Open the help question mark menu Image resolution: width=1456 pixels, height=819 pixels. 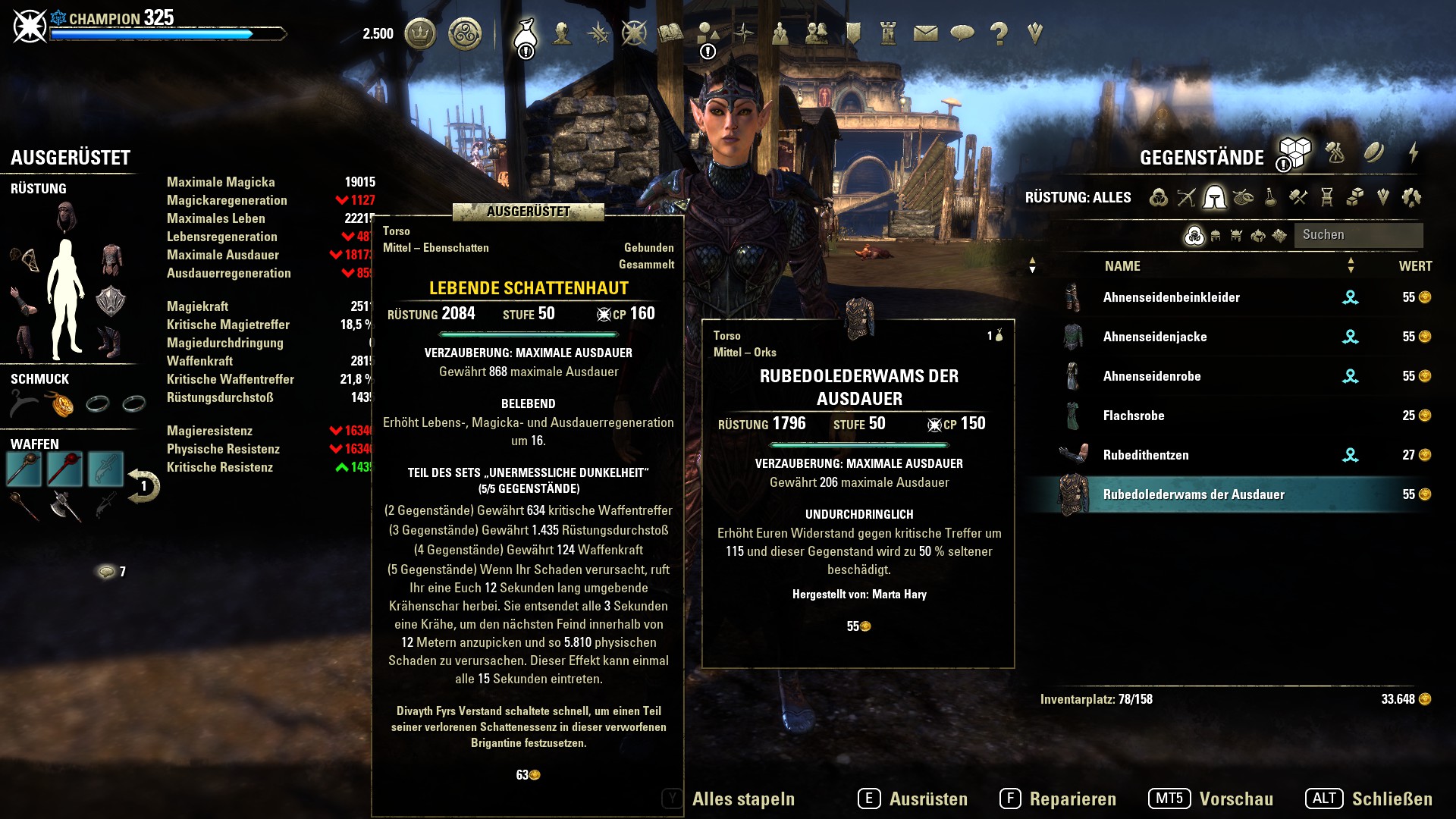point(999,33)
